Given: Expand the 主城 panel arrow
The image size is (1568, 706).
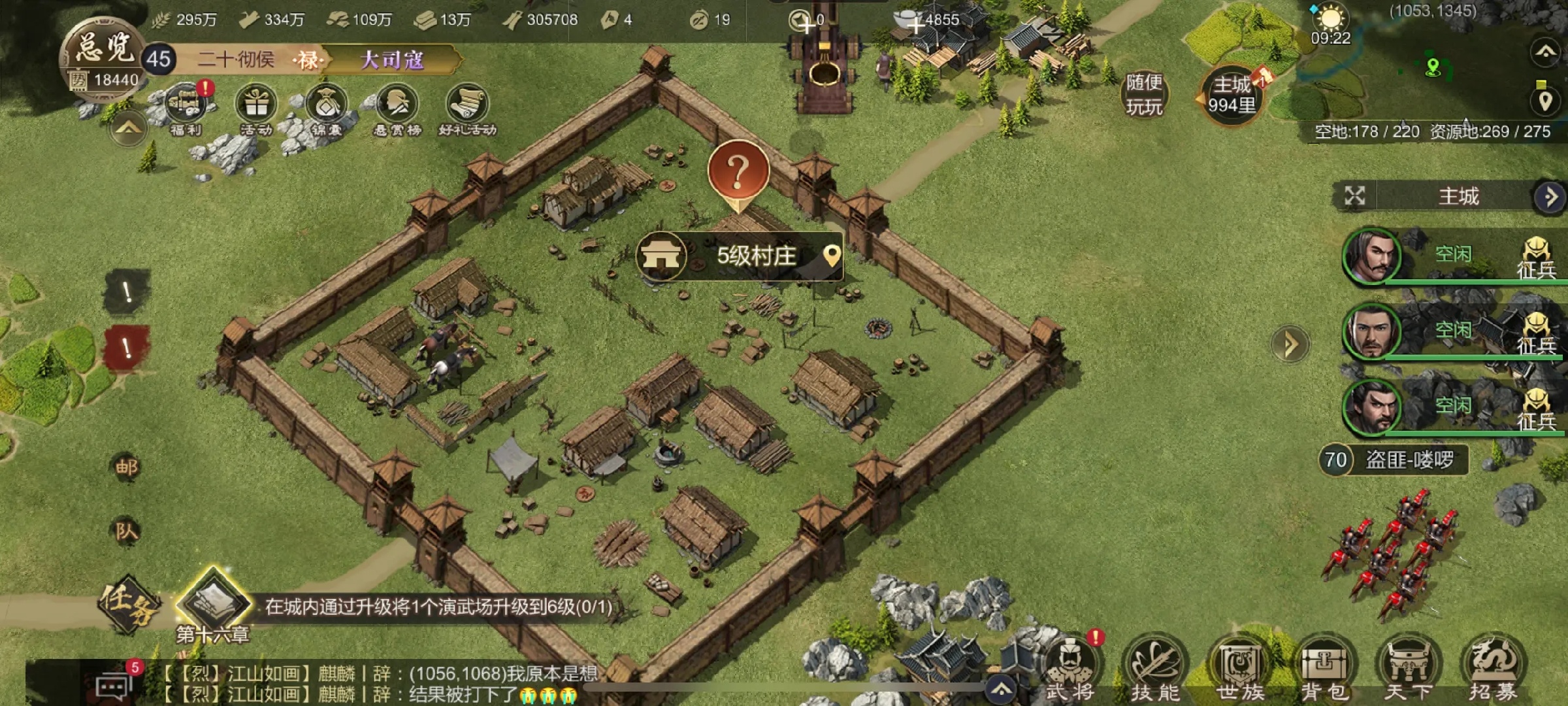Looking at the screenshot, I should 1550,197.
